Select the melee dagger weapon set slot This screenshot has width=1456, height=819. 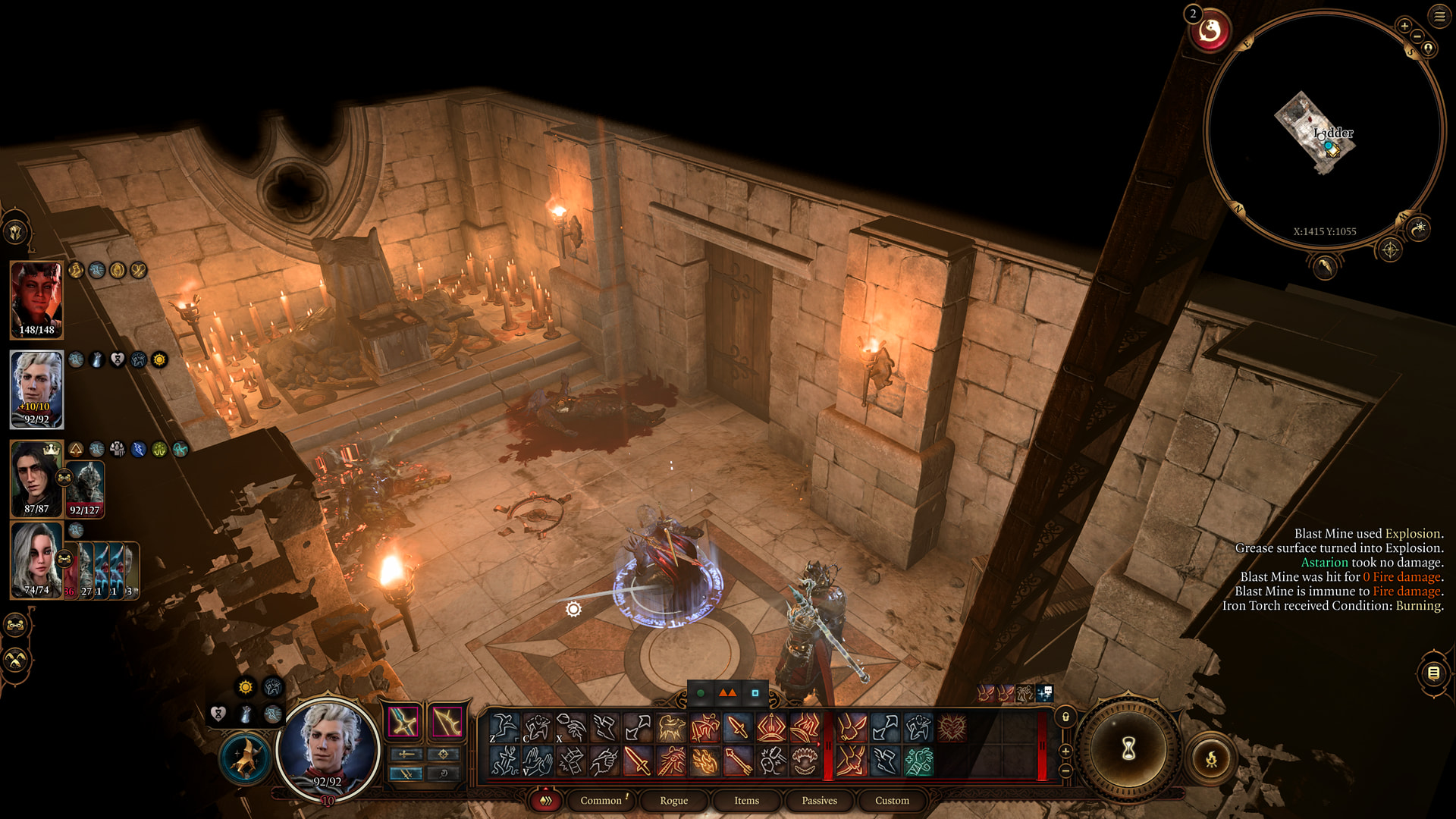[x=403, y=722]
